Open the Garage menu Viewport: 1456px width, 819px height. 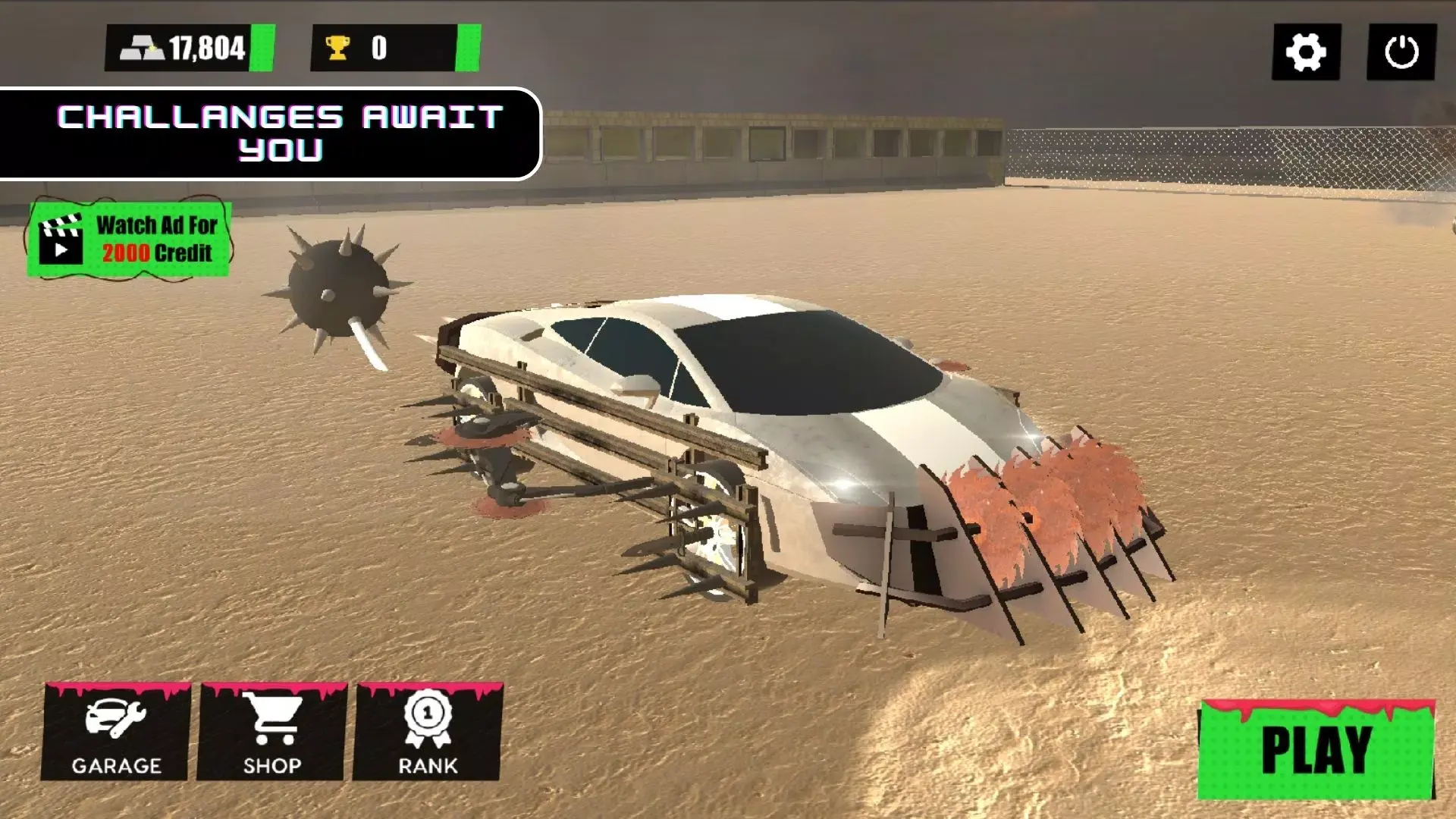coord(115,733)
